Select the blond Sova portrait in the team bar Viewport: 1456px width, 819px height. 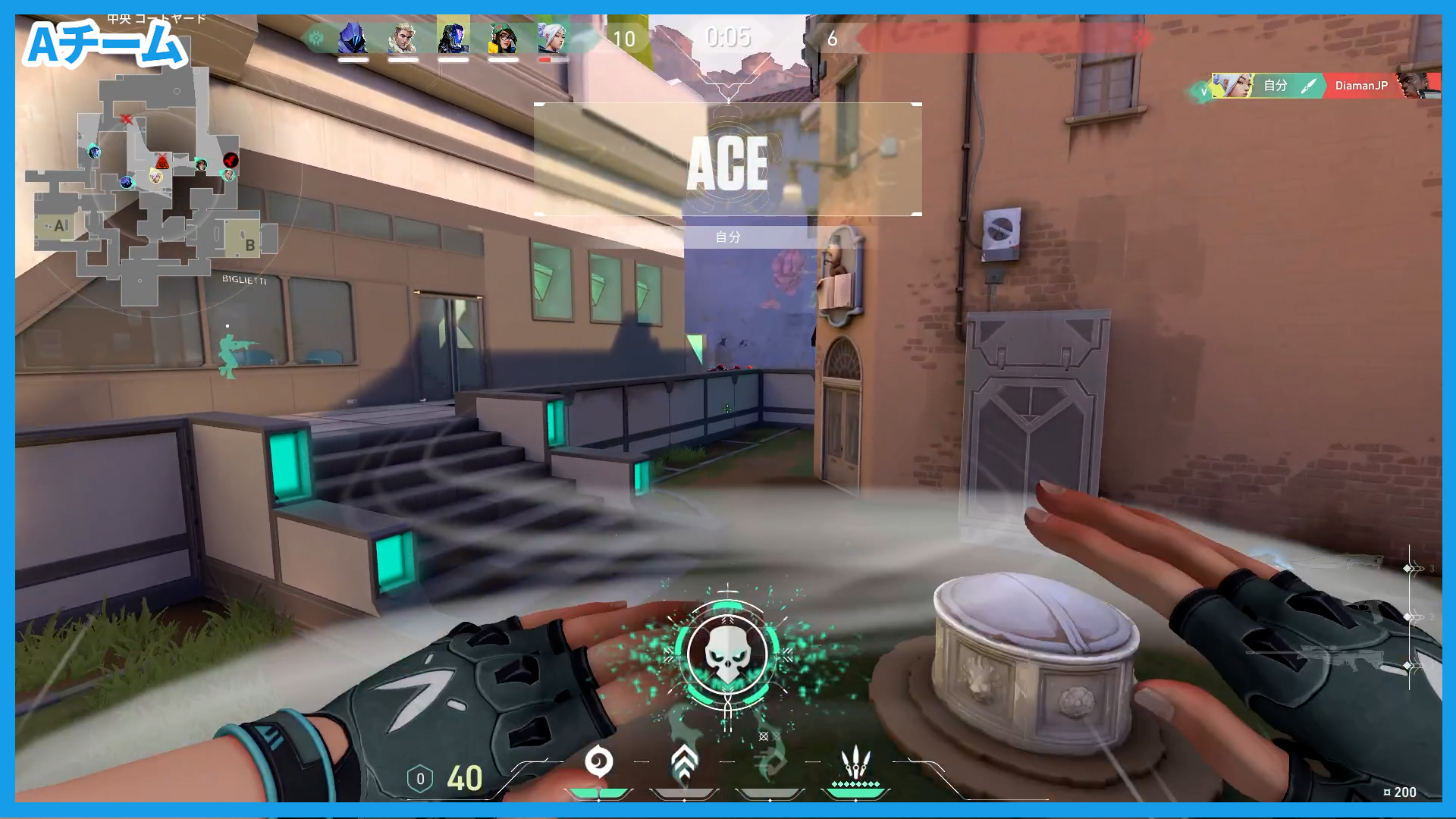(403, 38)
